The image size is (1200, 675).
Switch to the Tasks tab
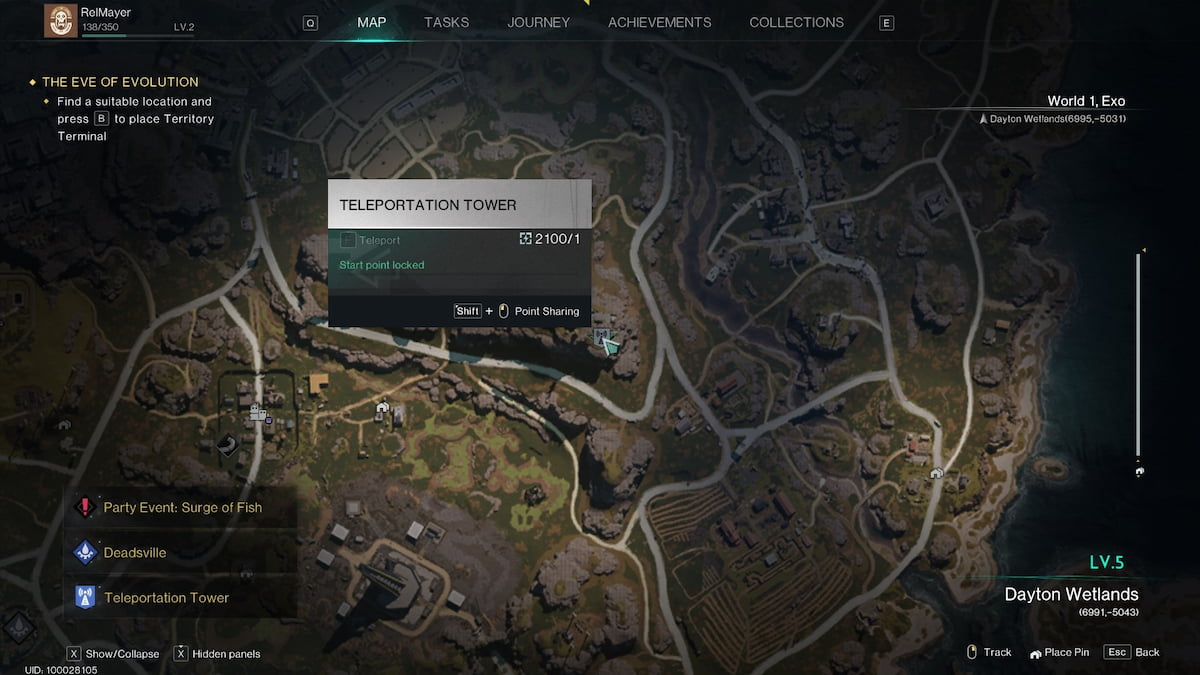pos(446,22)
